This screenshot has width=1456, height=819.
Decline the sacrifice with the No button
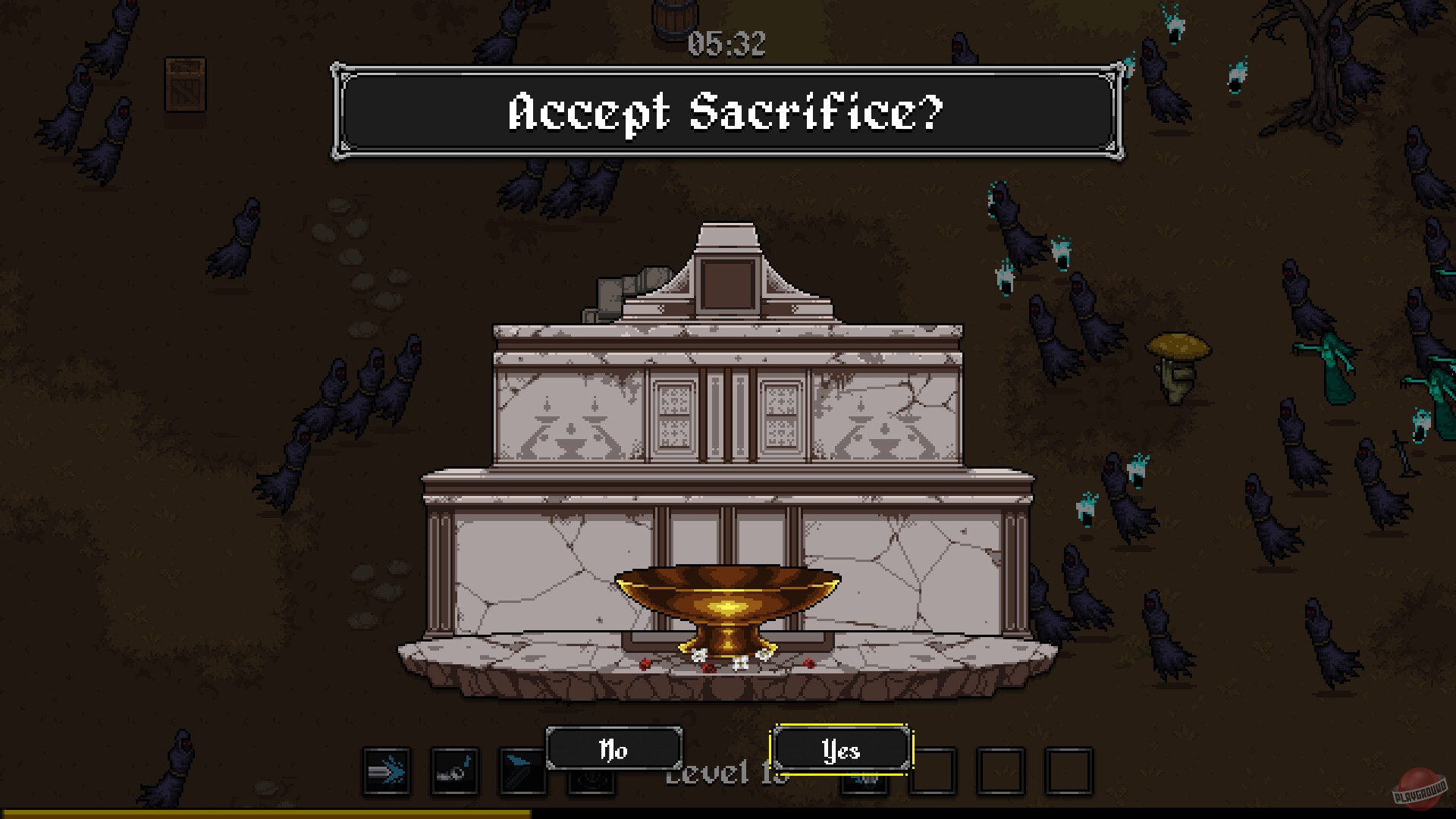tap(614, 751)
